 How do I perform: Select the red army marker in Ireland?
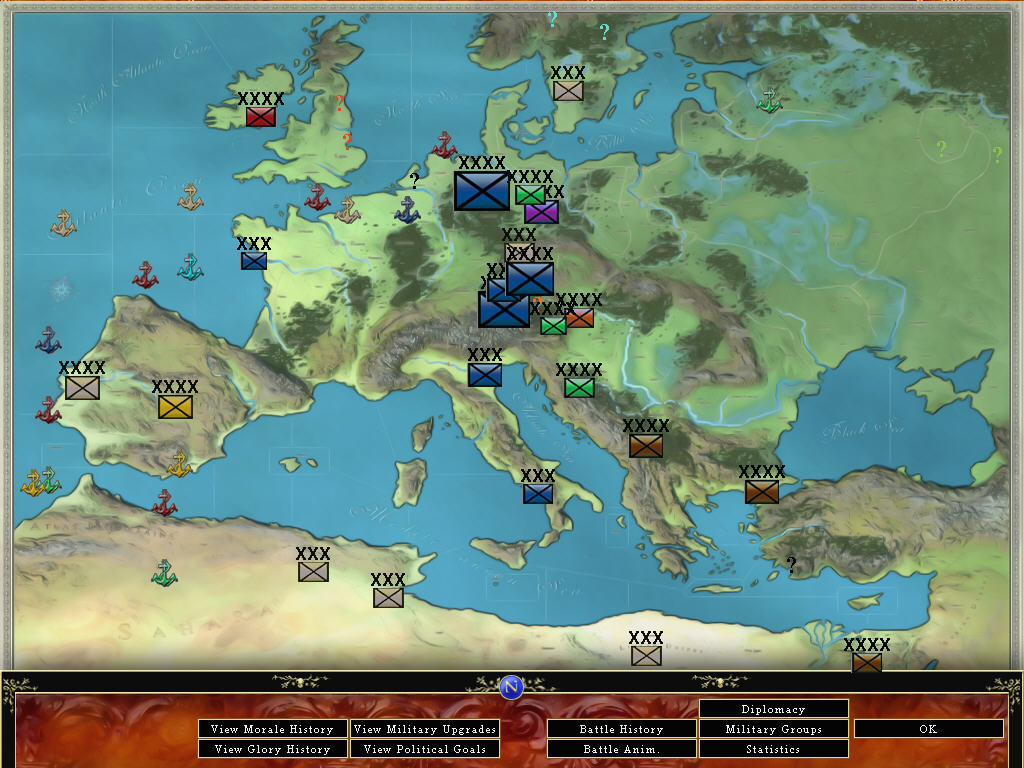260,117
